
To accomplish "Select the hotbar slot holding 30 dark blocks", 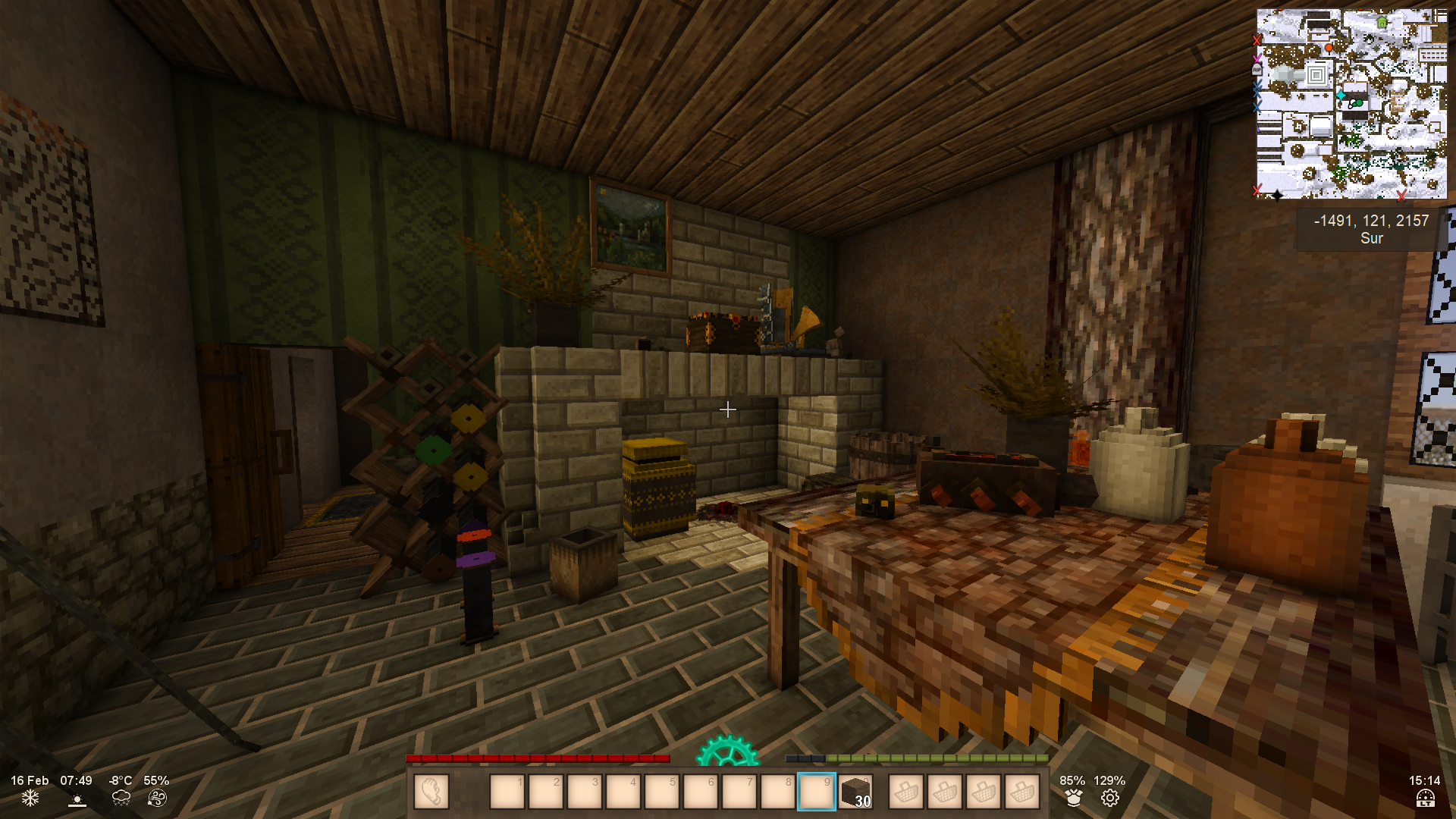I will (855, 792).
